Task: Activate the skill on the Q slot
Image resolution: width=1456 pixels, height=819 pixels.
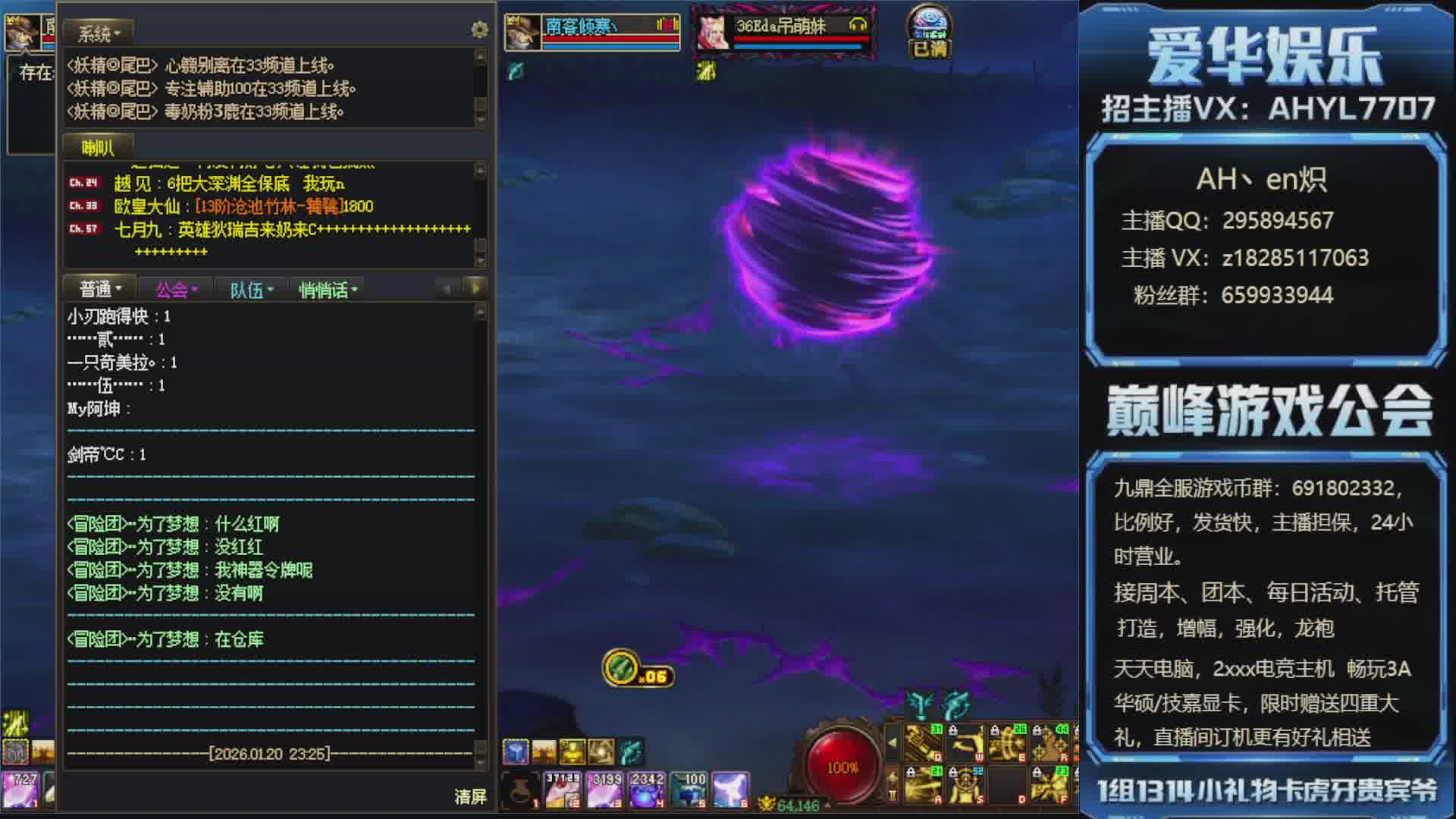Action: pyautogui.click(x=924, y=742)
